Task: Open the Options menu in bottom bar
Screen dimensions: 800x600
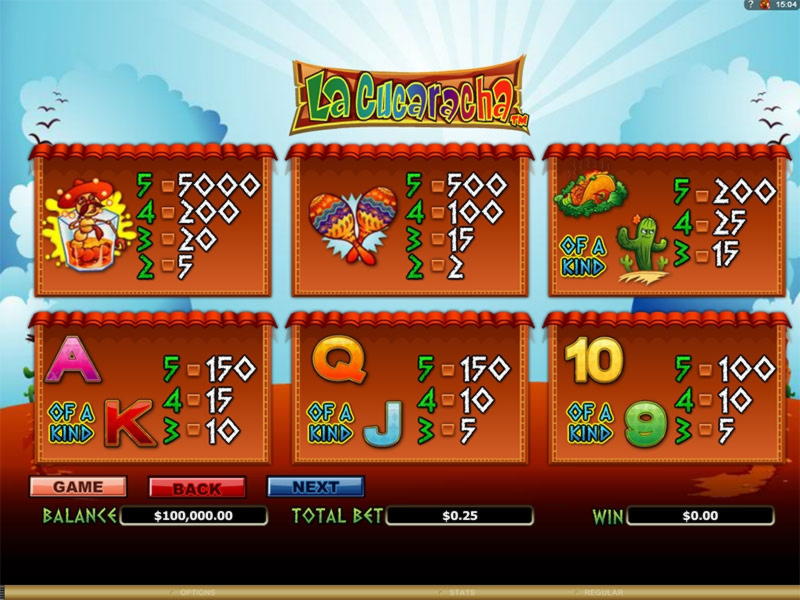Action: [x=197, y=593]
